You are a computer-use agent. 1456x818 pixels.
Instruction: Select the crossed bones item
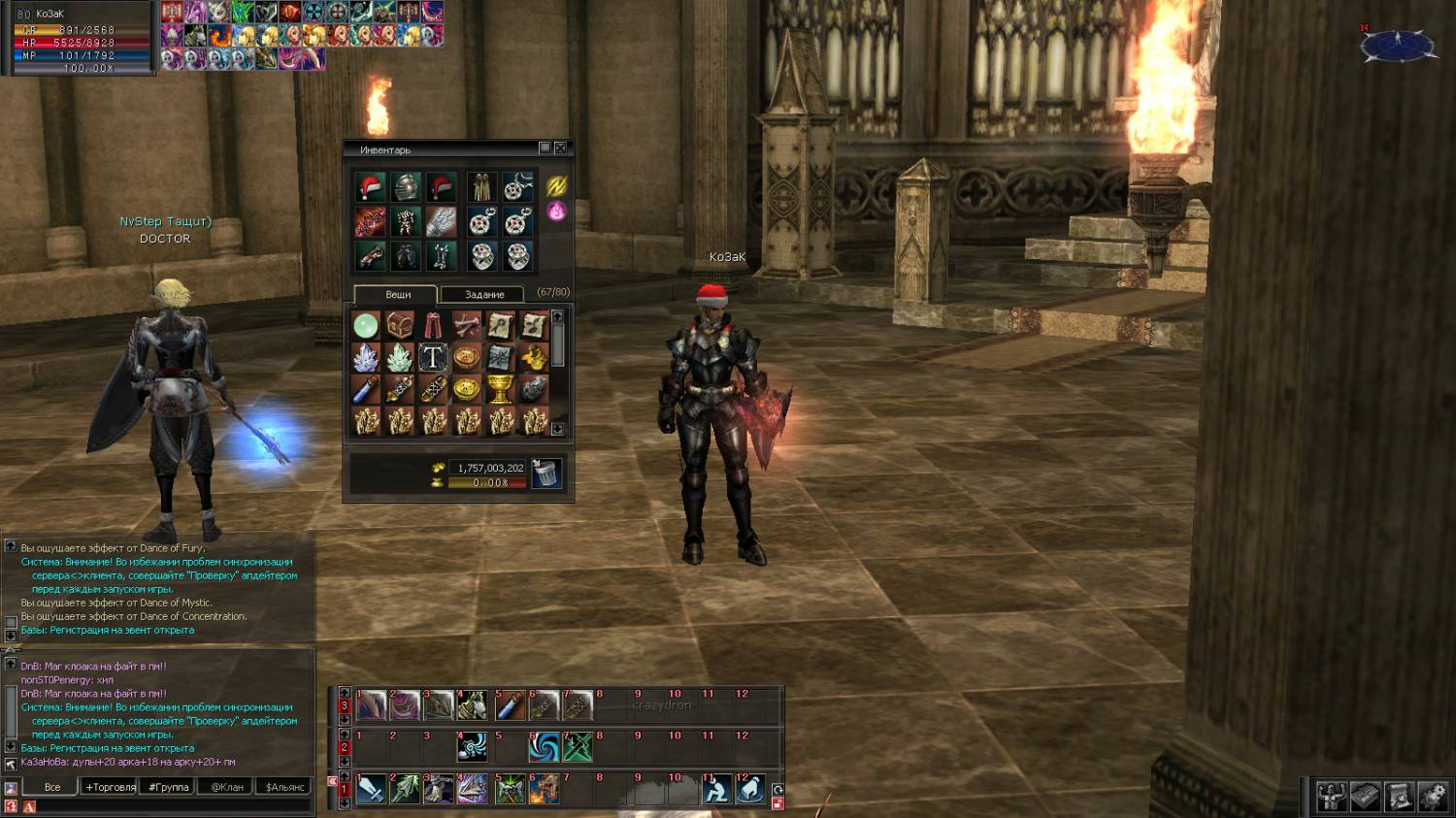click(467, 325)
